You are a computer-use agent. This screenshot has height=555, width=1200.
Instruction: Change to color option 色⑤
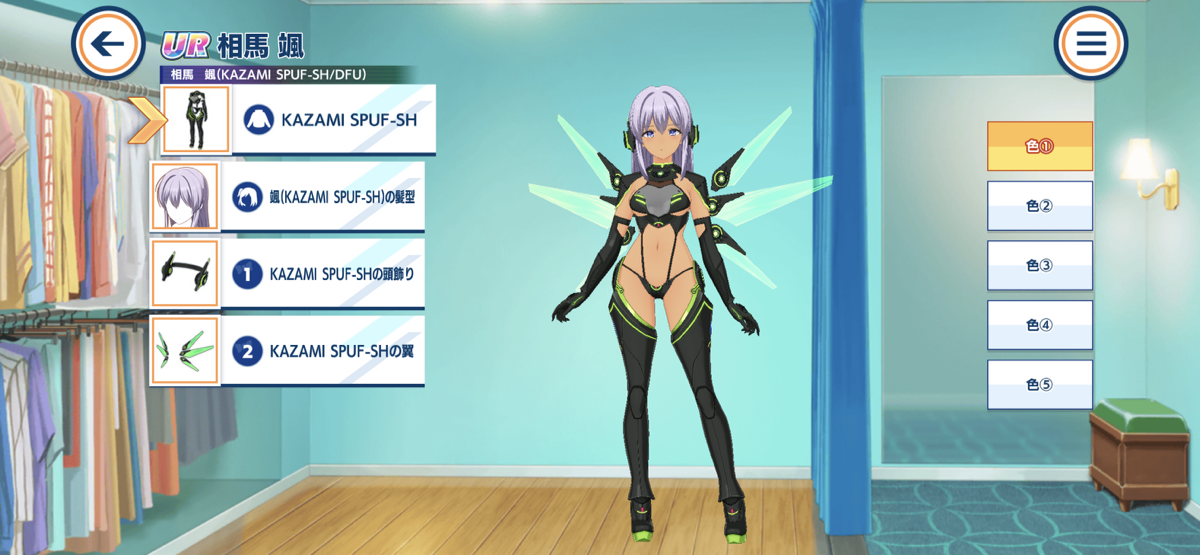(1039, 385)
